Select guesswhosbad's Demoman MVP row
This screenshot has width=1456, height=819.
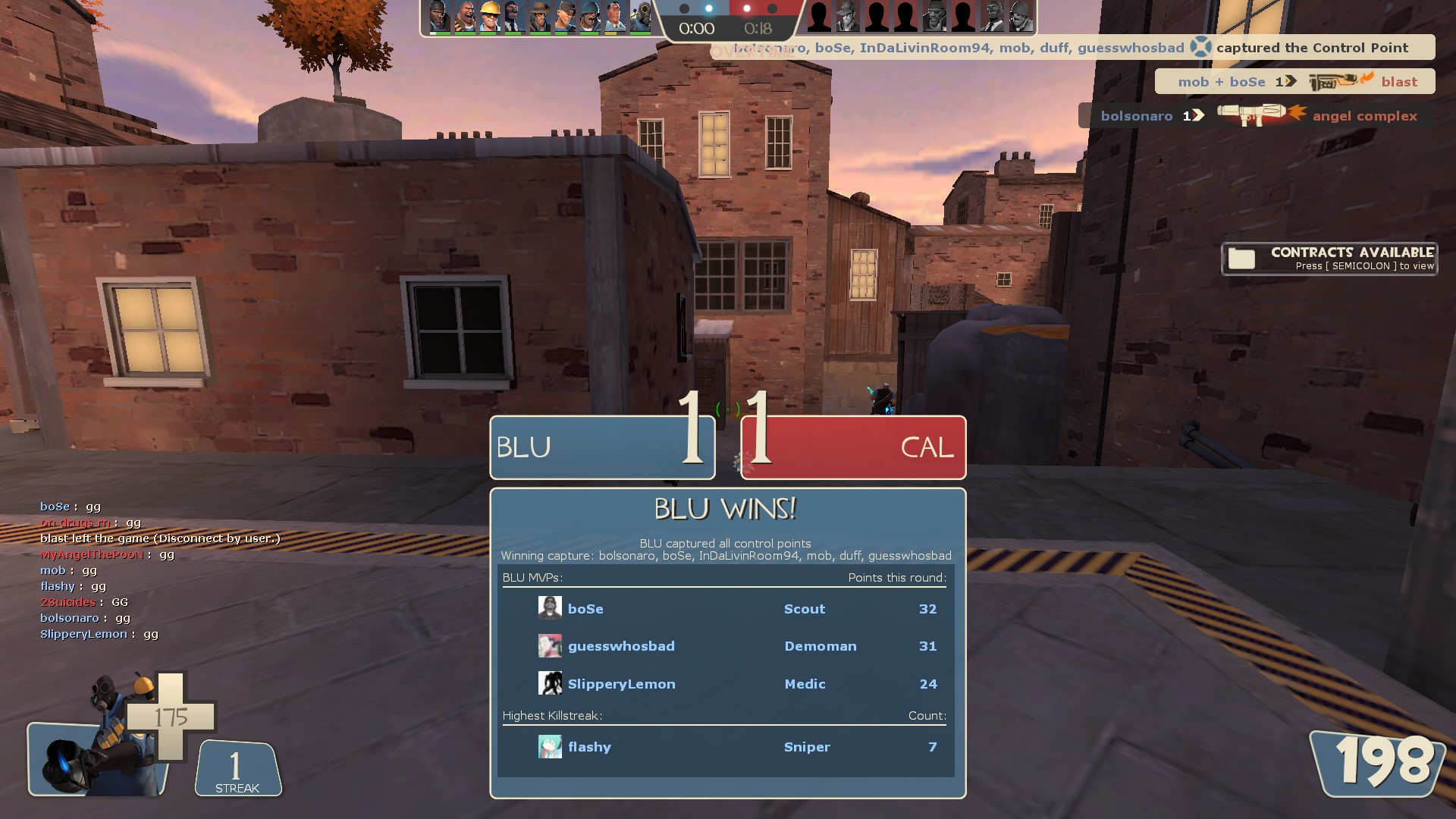726,646
